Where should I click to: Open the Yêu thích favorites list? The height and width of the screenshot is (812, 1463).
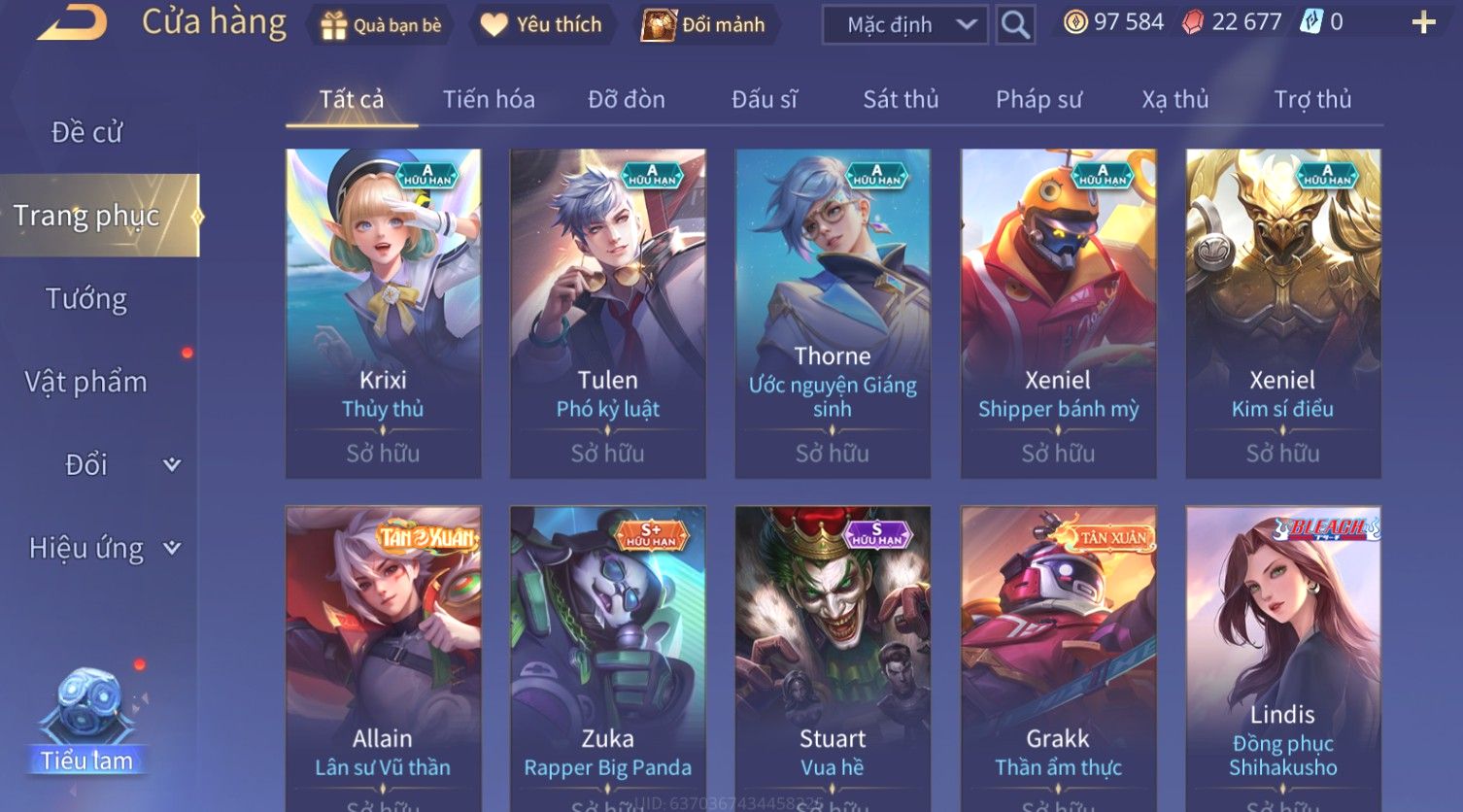542,25
